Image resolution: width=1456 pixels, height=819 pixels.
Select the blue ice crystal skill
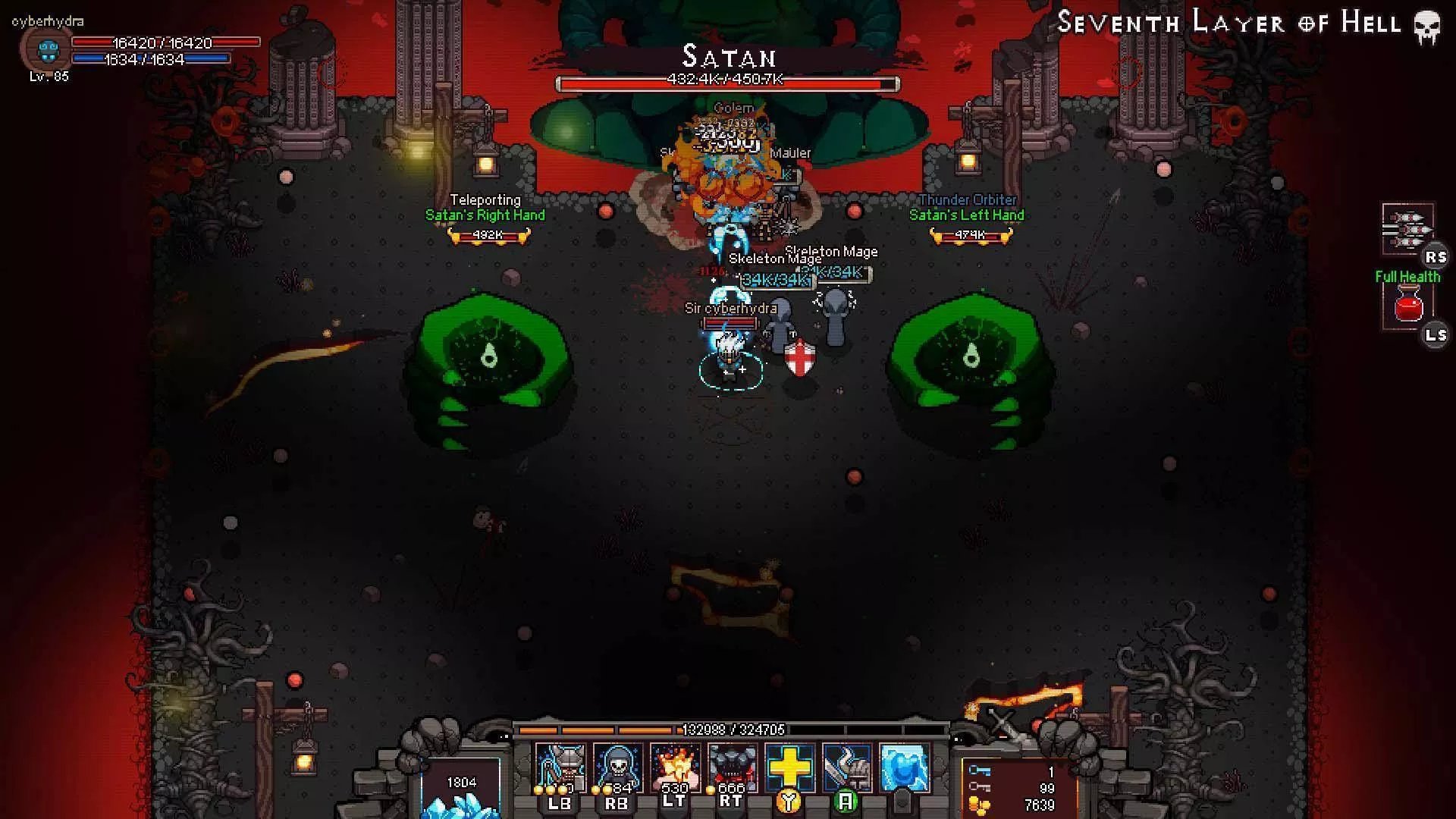tap(904, 767)
